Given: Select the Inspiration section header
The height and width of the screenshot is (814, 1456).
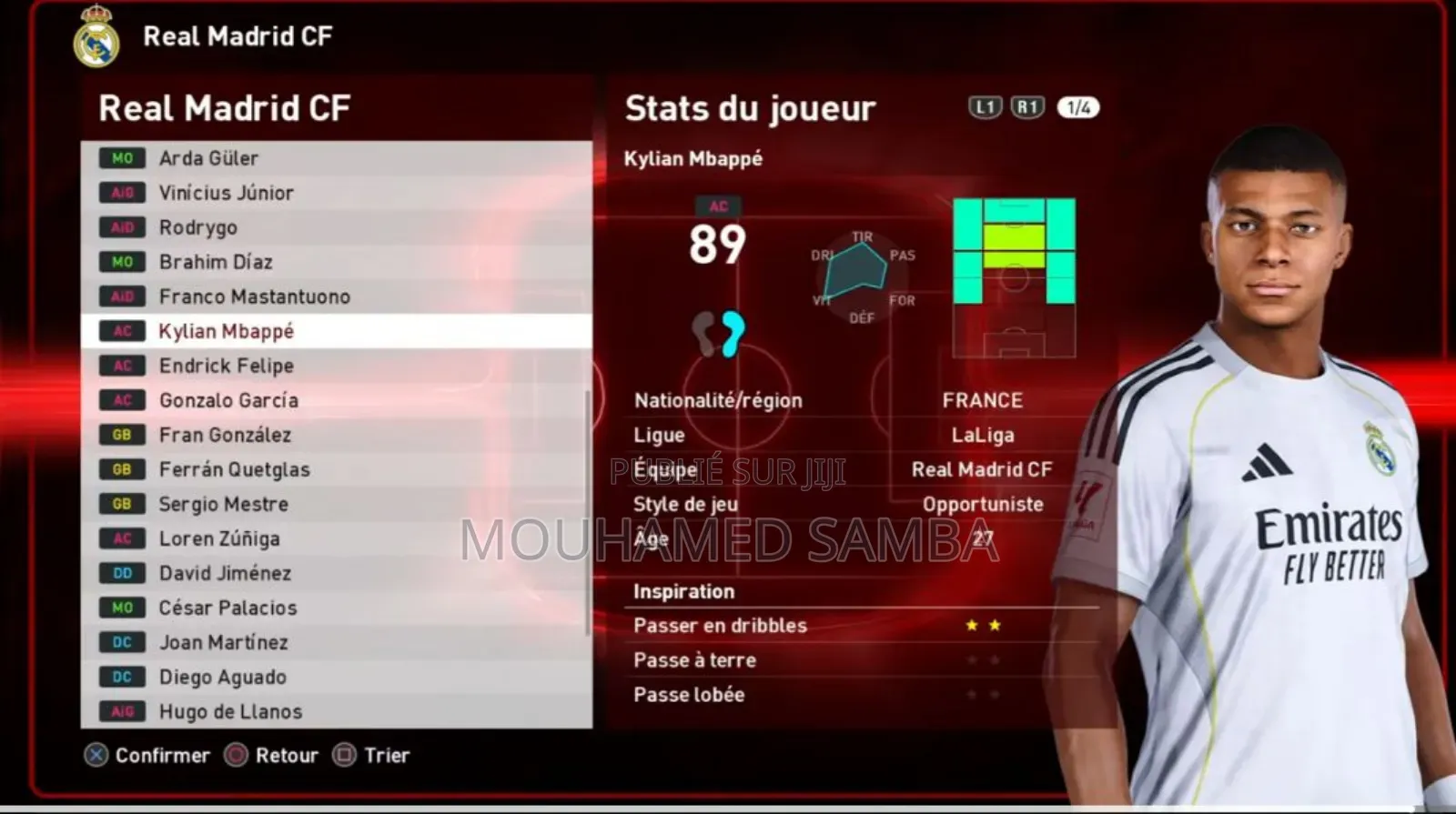Looking at the screenshot, I should tap(683, 591).
